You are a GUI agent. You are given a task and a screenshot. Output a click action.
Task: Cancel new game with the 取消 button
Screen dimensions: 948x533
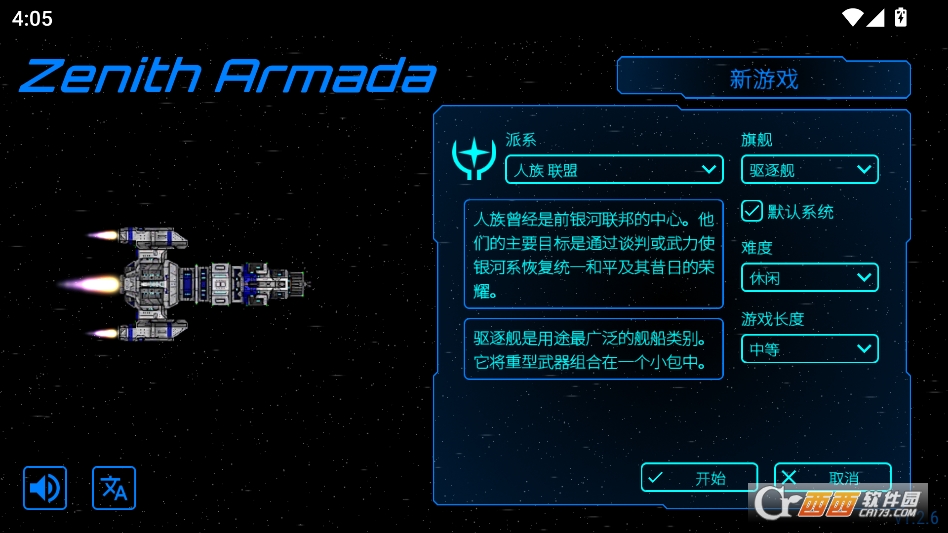[832, 478]
